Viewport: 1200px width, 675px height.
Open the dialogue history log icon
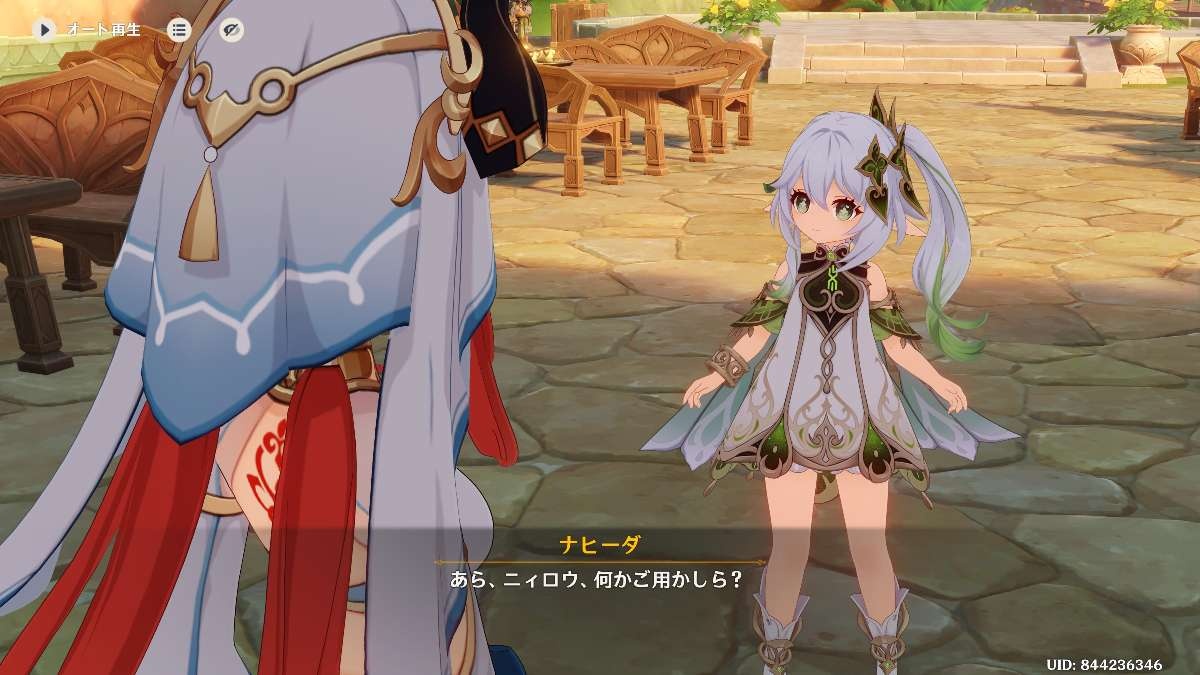coord(178,29)
